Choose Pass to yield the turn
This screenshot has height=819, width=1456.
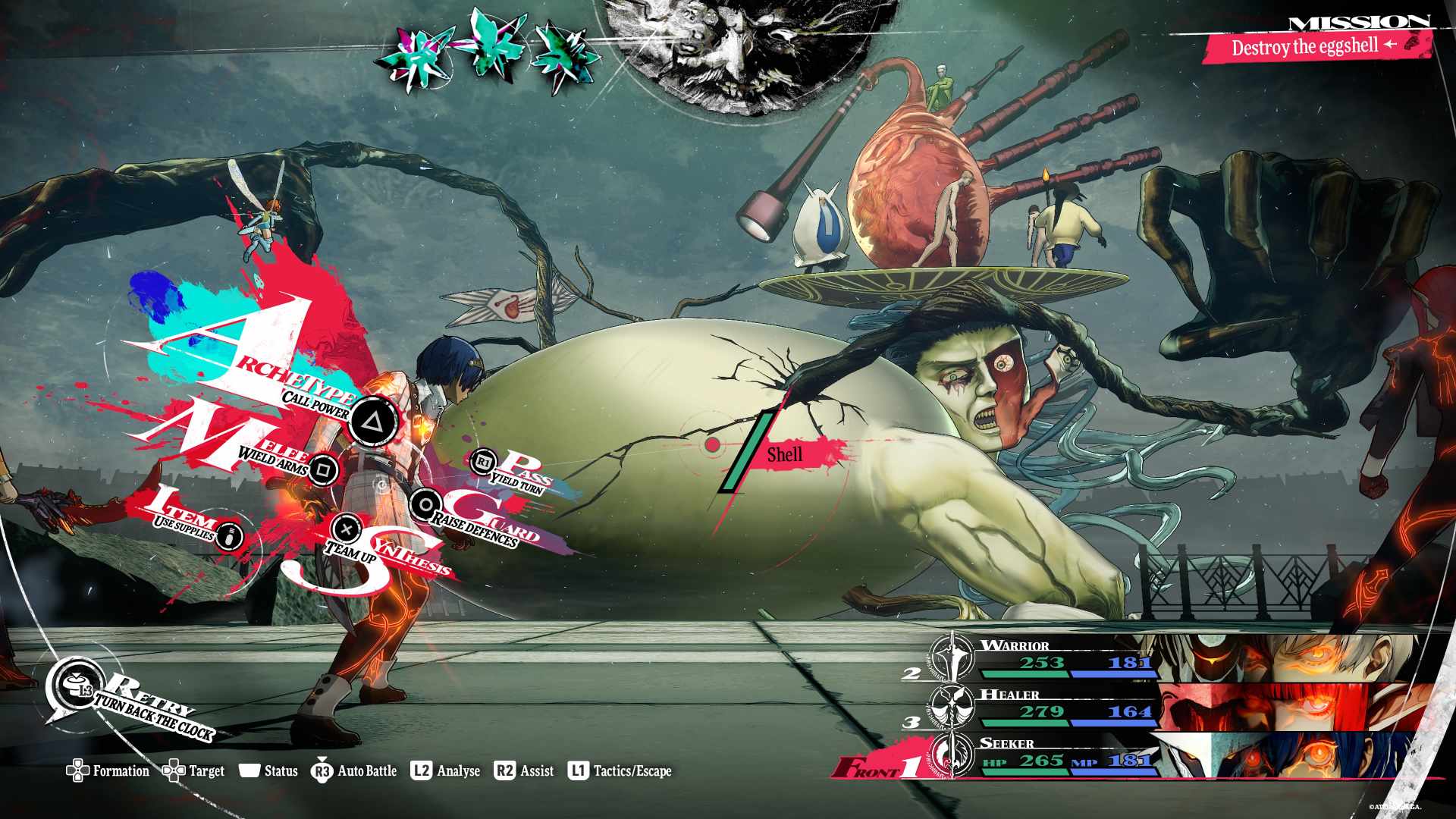tap(484, 461)
